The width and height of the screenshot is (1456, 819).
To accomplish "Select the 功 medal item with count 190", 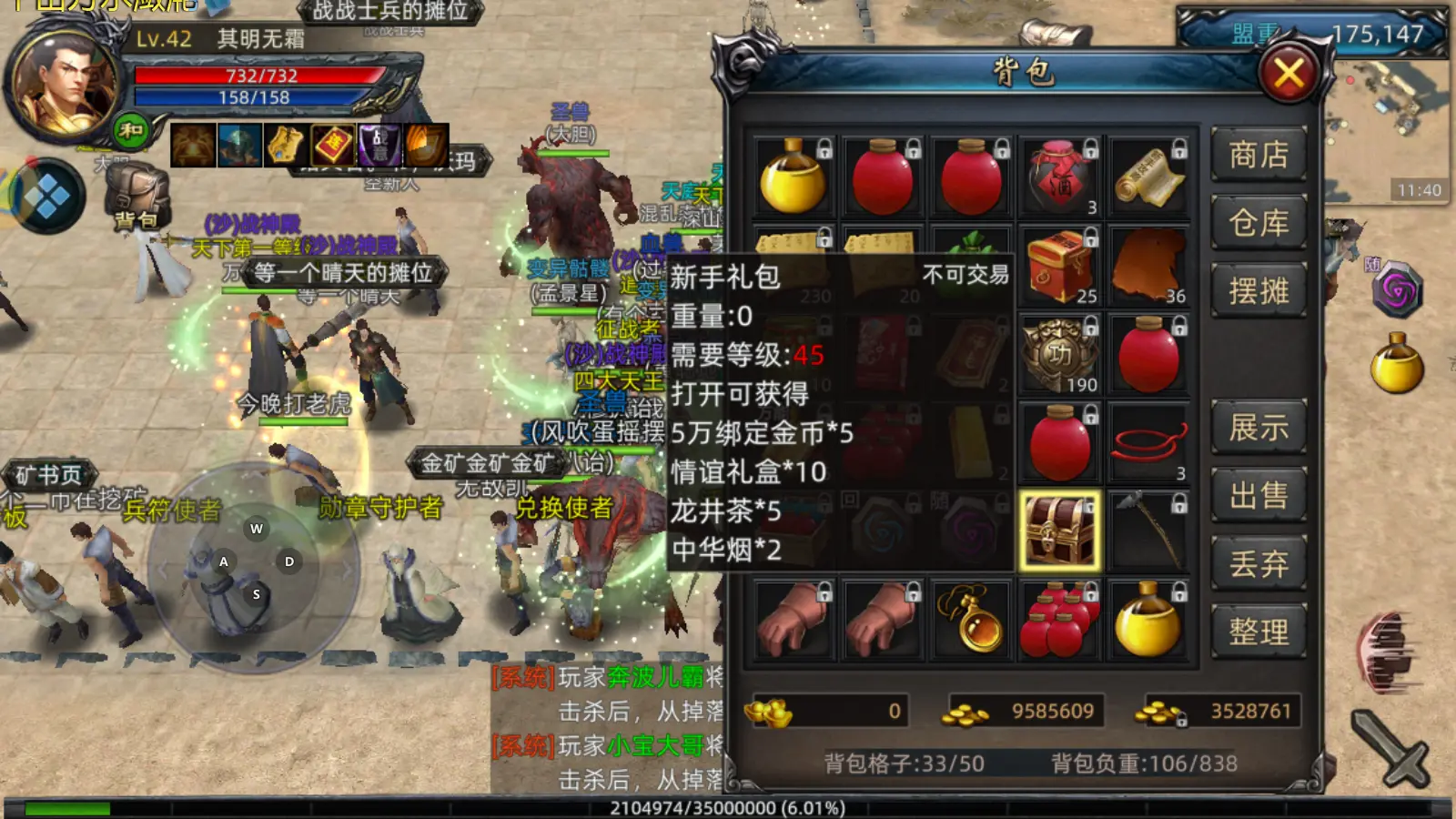I will click(x=1060, y=353).
